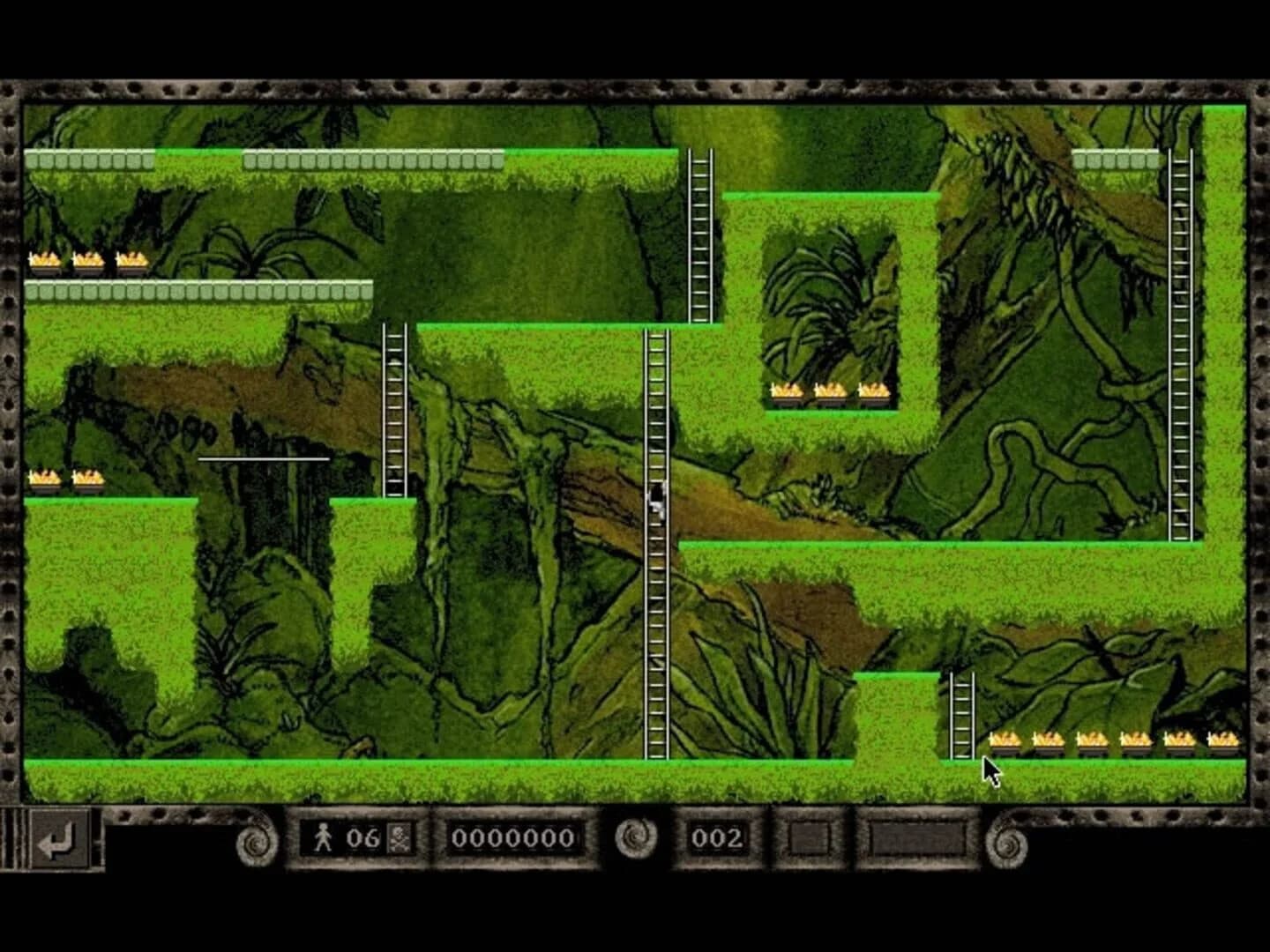Click the lives counter showing 06
The height and width of the screenshot is (952, 1270).
point(363,837)
